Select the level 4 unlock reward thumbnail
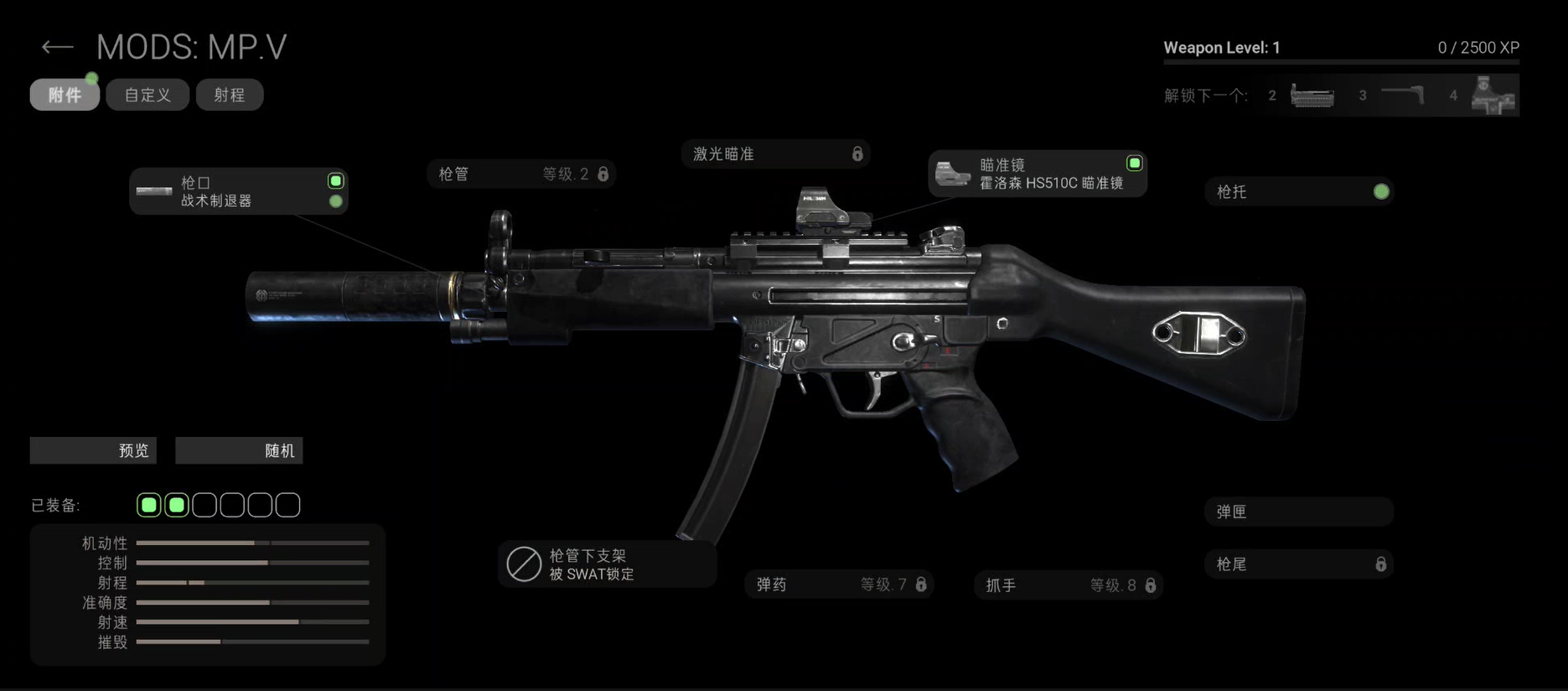Viewport: 1568px width, 691px height. [x=1493, y=96]
